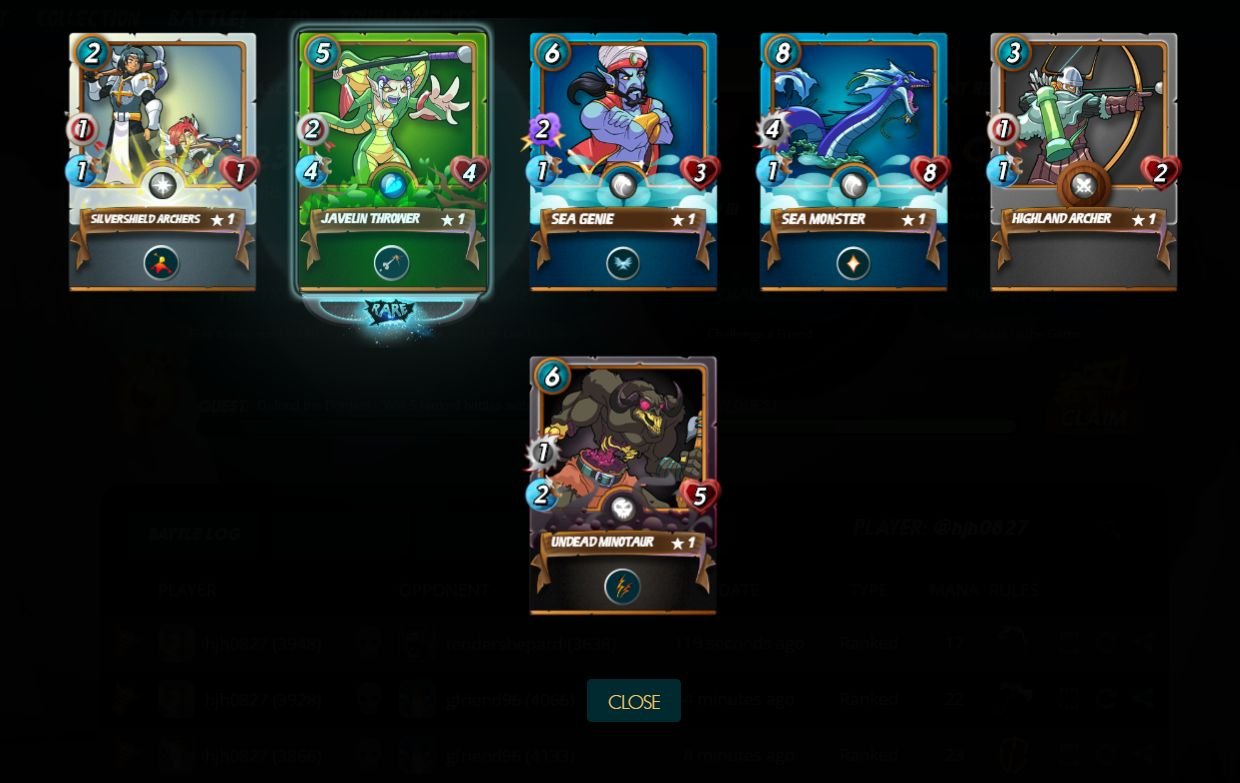Screen dimensions: 1240x783
Task: Close the card reward popup
Action: (633, 701)
